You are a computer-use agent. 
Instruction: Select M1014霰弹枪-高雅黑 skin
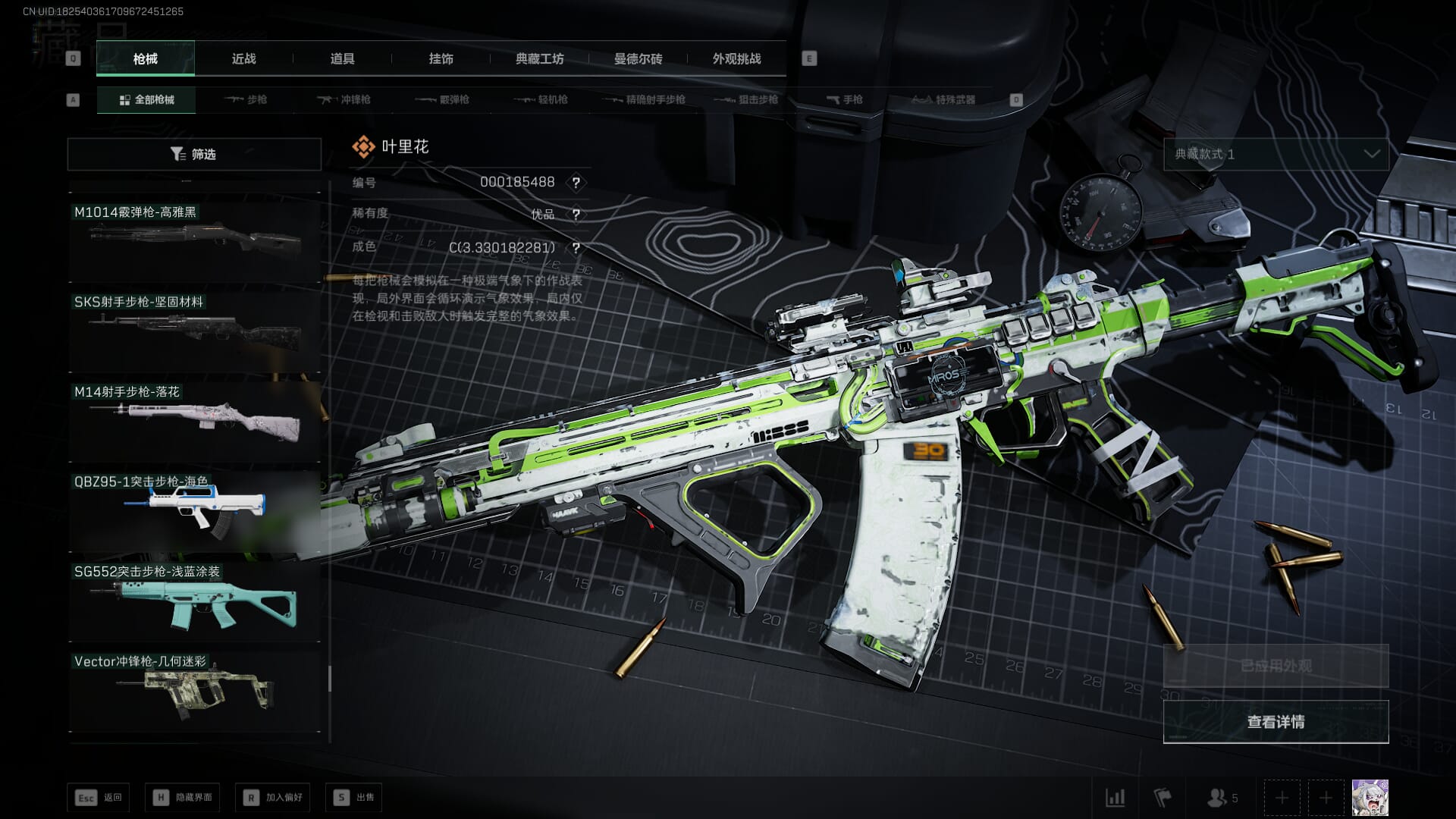[x=194, y=240]
